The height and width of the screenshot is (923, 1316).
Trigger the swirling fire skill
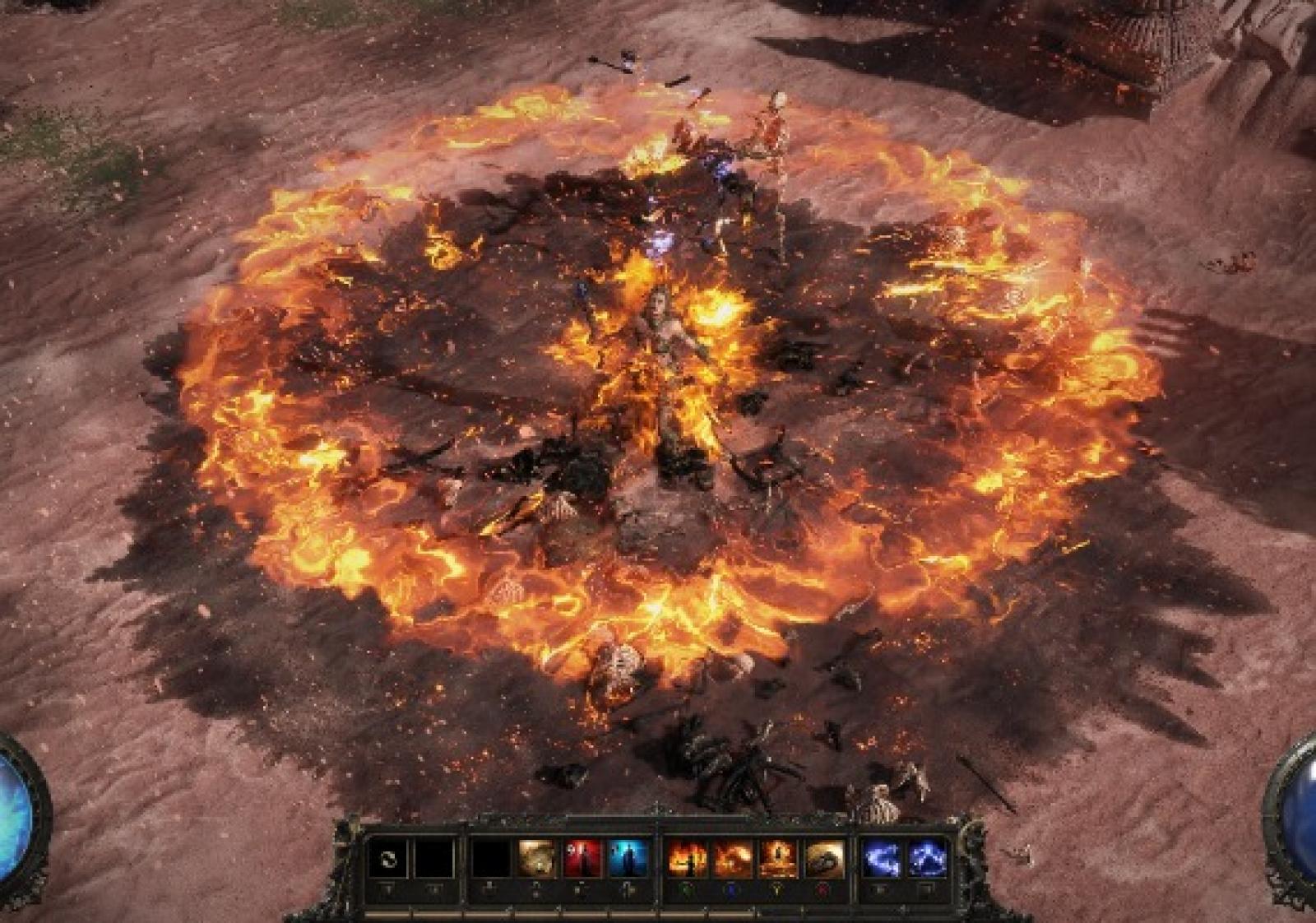click(732, 860)
